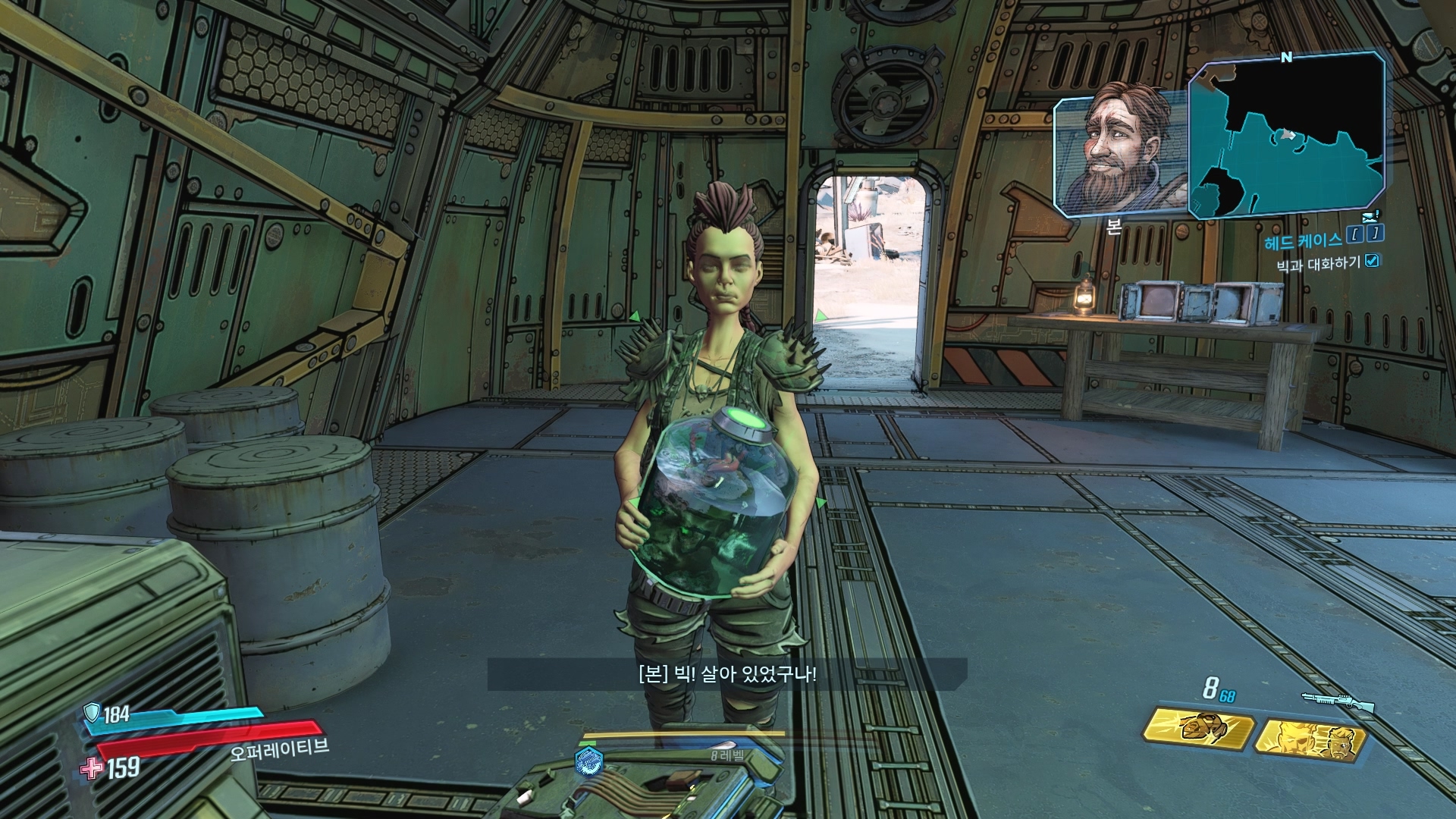This screenshot has height=819, width=1456.
Task: Toggle the 빅과 대화하기 objective checkbox
Action: coord(1371,262)
